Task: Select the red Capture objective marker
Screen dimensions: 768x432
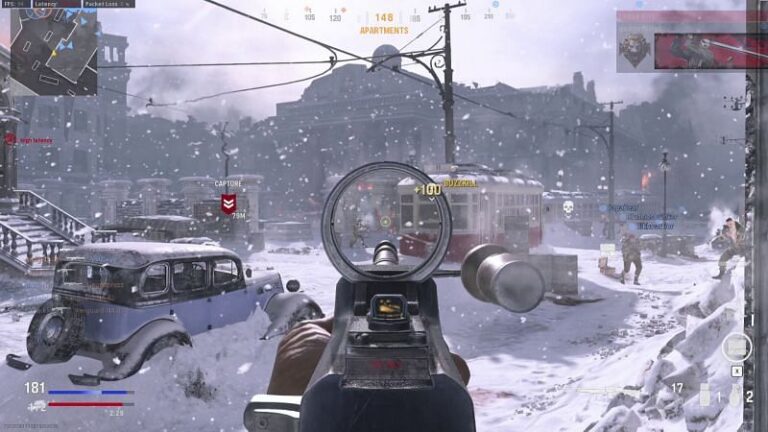Action: click(228, 205)
